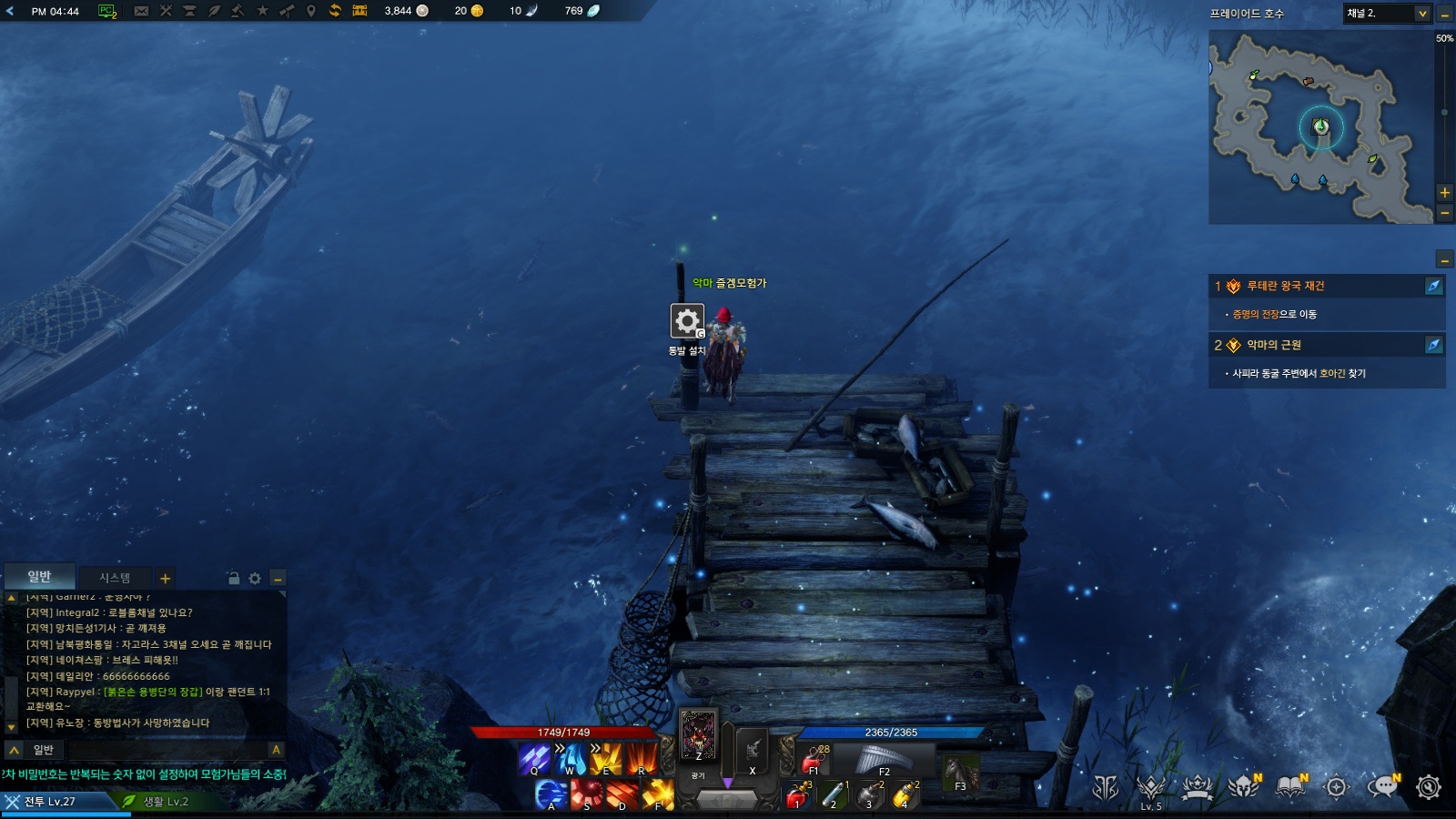Select the 악마의 근원 quest entry
This screenshot has height=819, width=1456.
(1273, 345)
